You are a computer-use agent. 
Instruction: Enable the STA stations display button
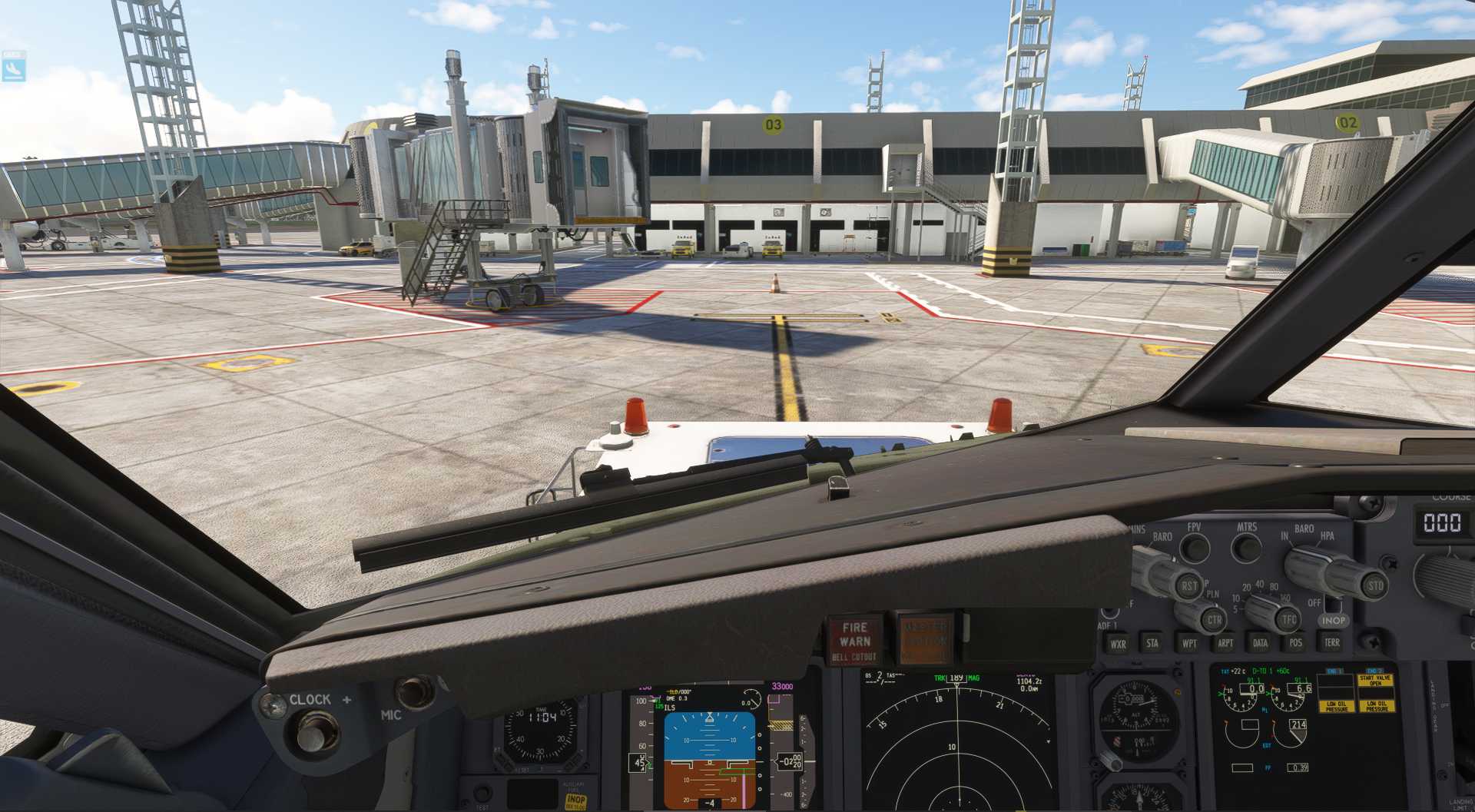pos(1152,643)
